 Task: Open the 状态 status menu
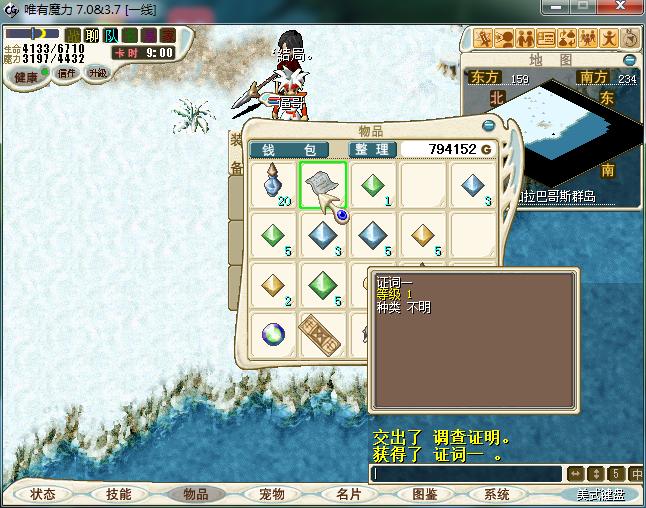(x=43, y=494)
